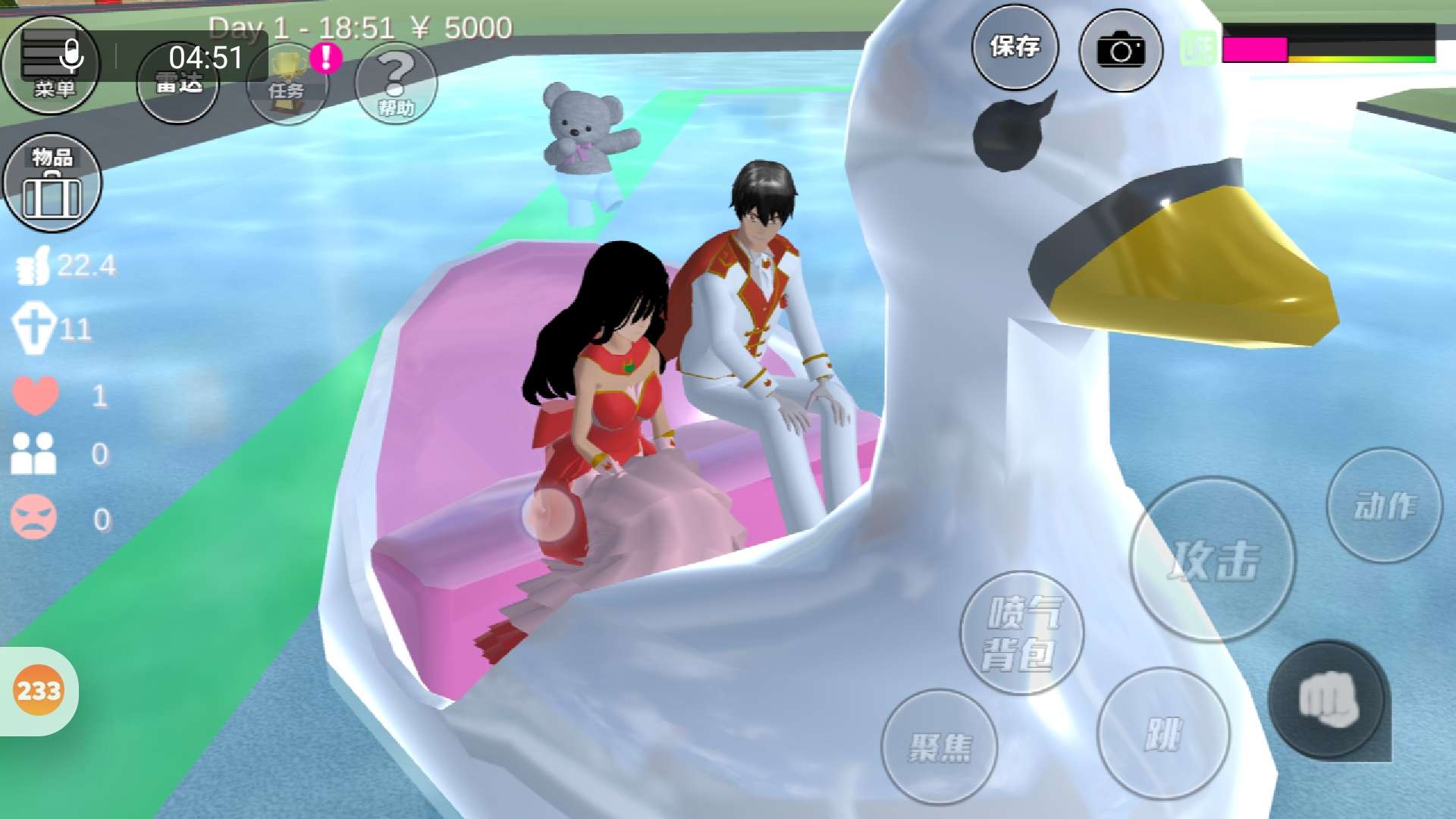
Task: Tap the fist punch button
Action: point(1328,700)
